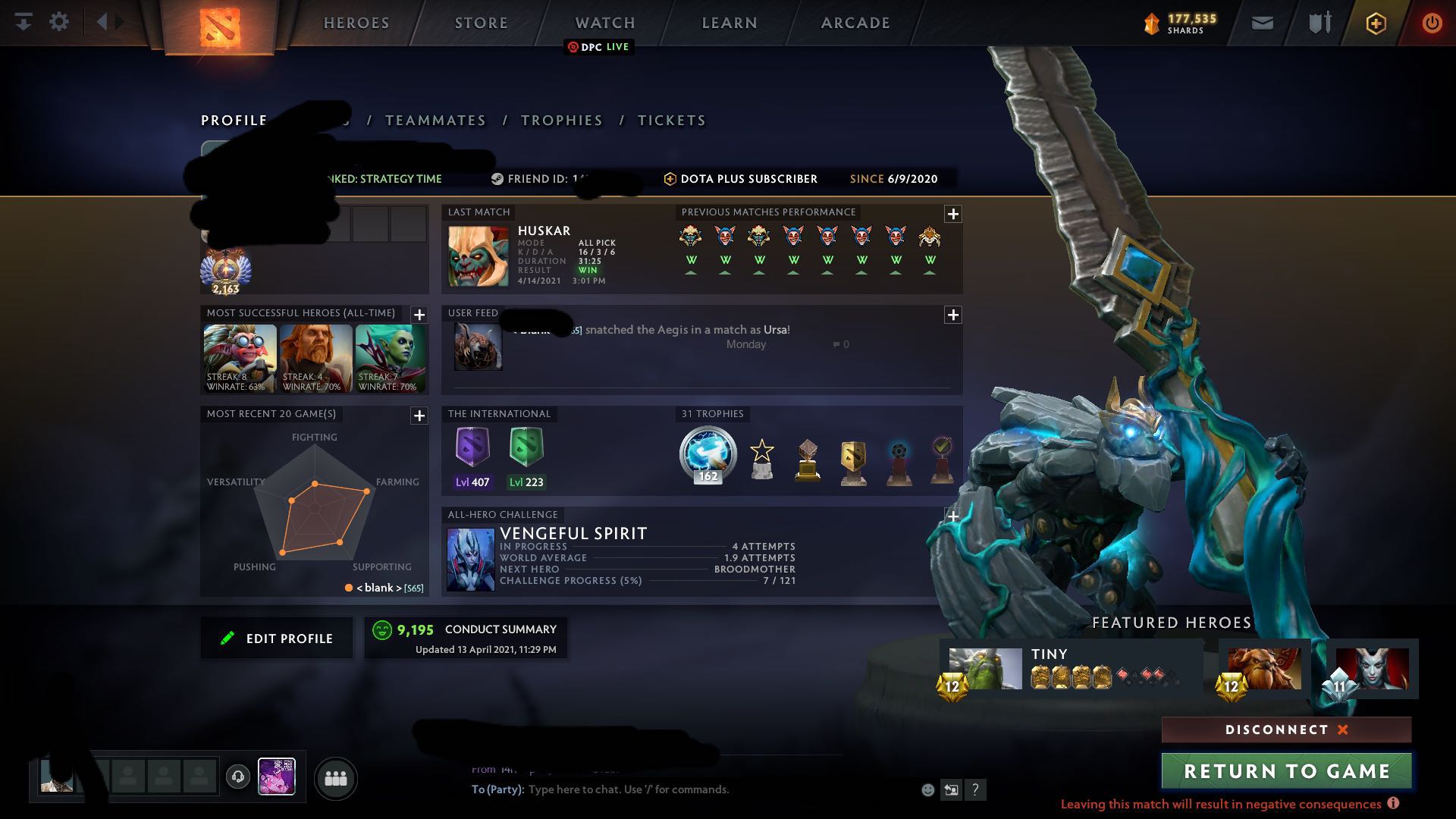
Task: Click the chat help question mark icon
Action: [x=975, y=789]
